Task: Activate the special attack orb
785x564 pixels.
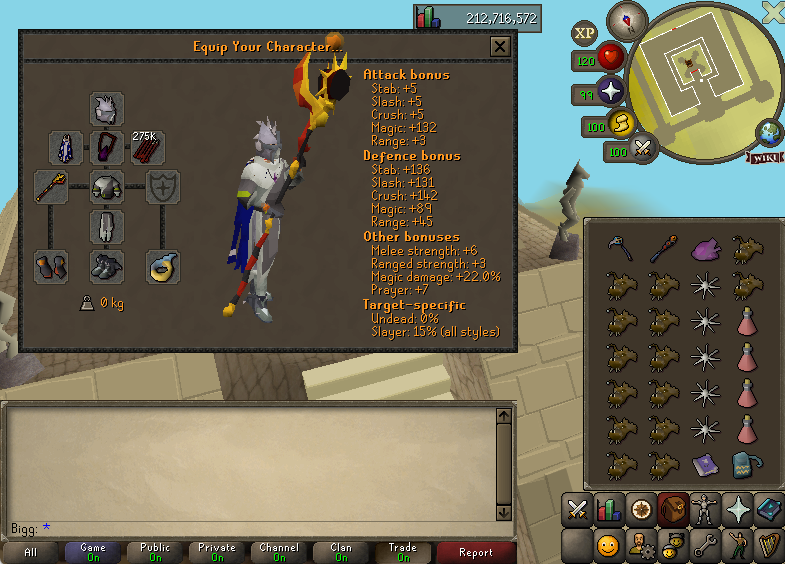Action: pos(644,149)
